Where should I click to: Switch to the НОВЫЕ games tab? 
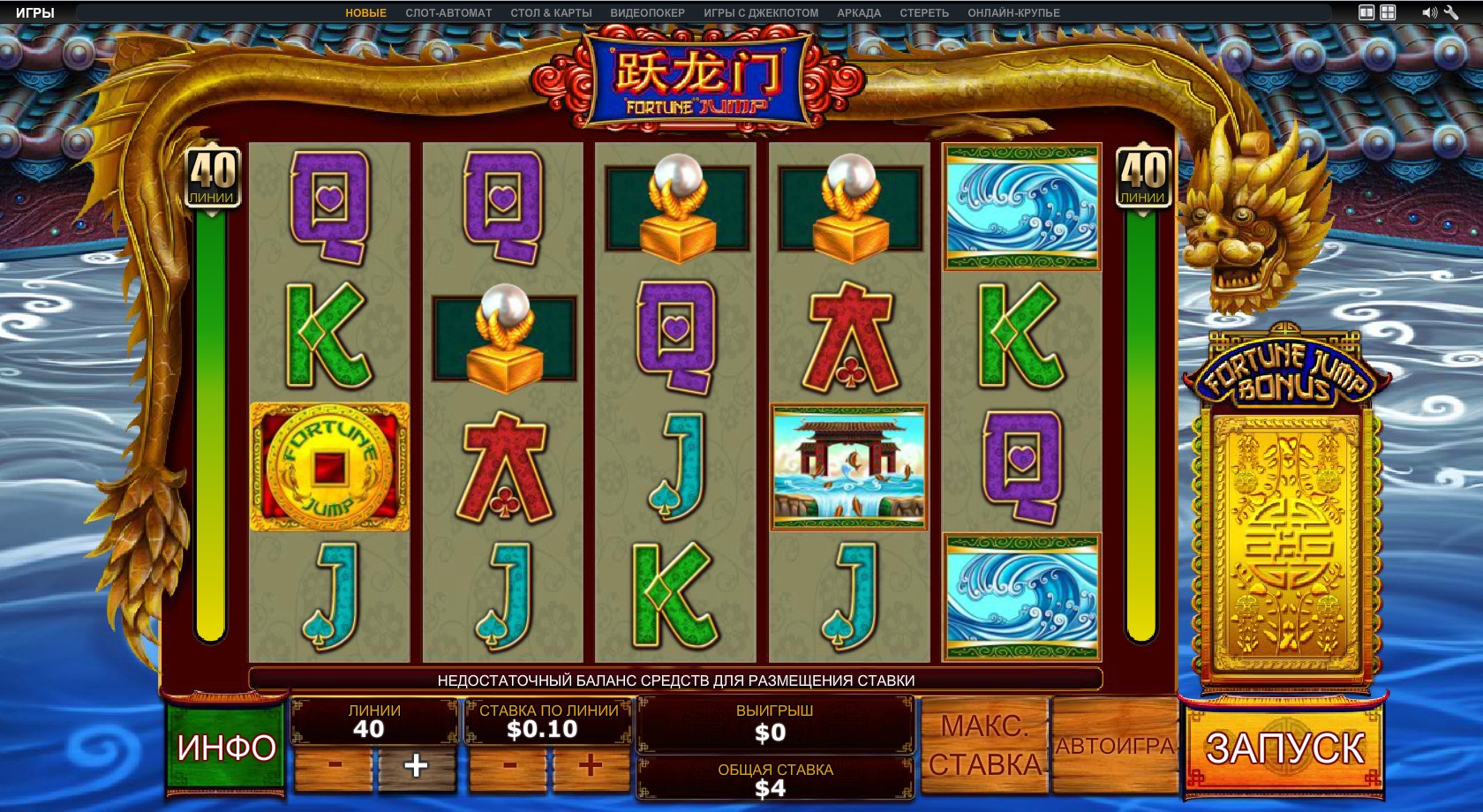365,13
